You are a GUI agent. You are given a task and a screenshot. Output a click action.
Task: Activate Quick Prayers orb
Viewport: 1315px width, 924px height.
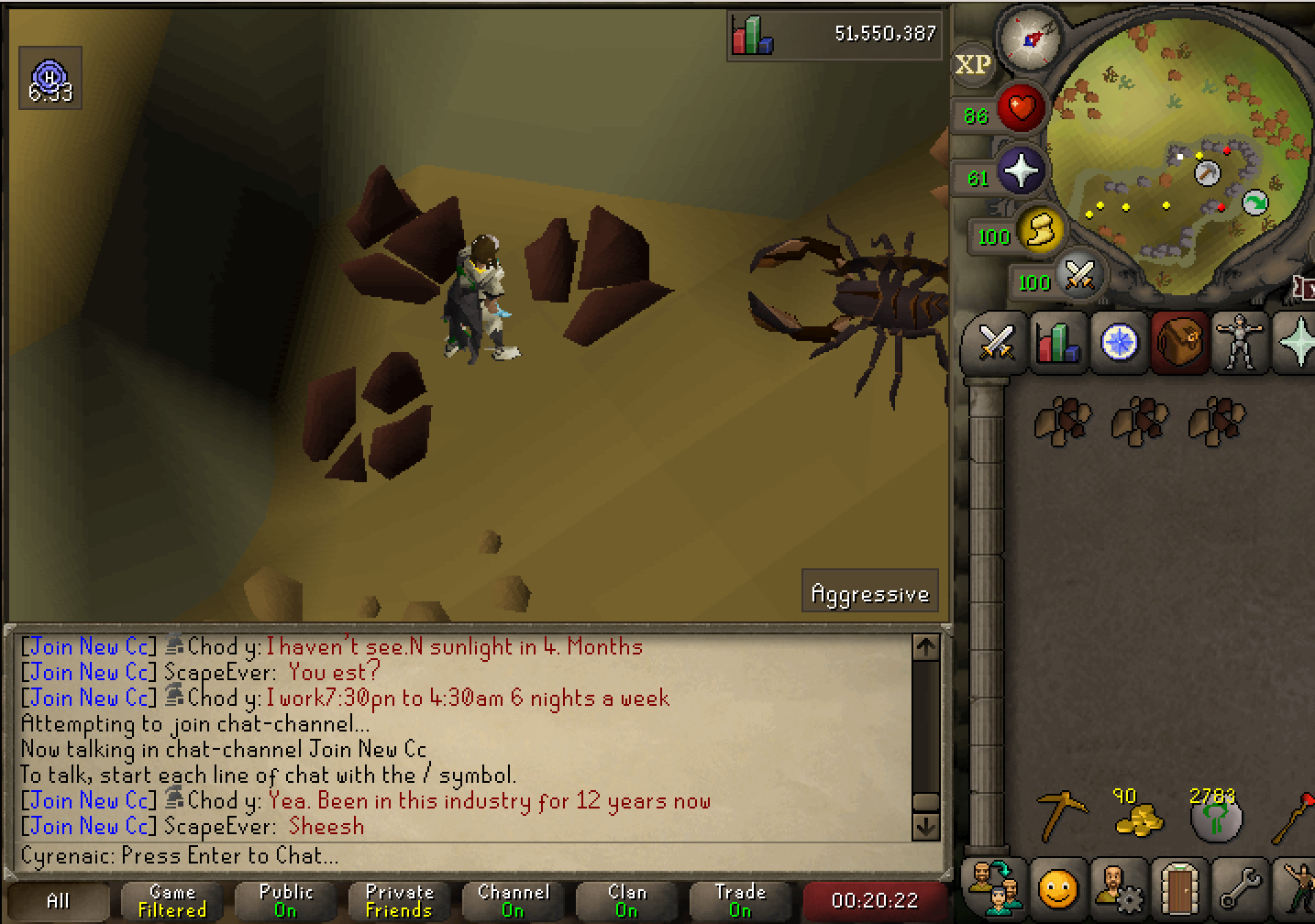click(x=1021, y=170)
